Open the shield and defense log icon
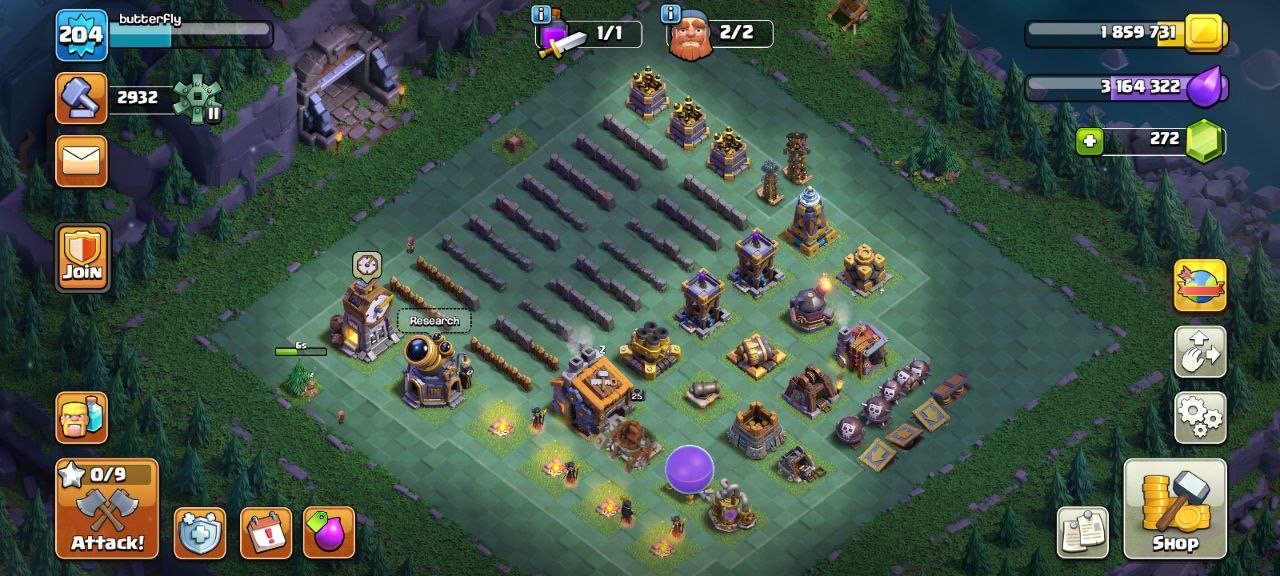Image resolution: width=1280 pixels, height=576 pixels. click(199, 532)
